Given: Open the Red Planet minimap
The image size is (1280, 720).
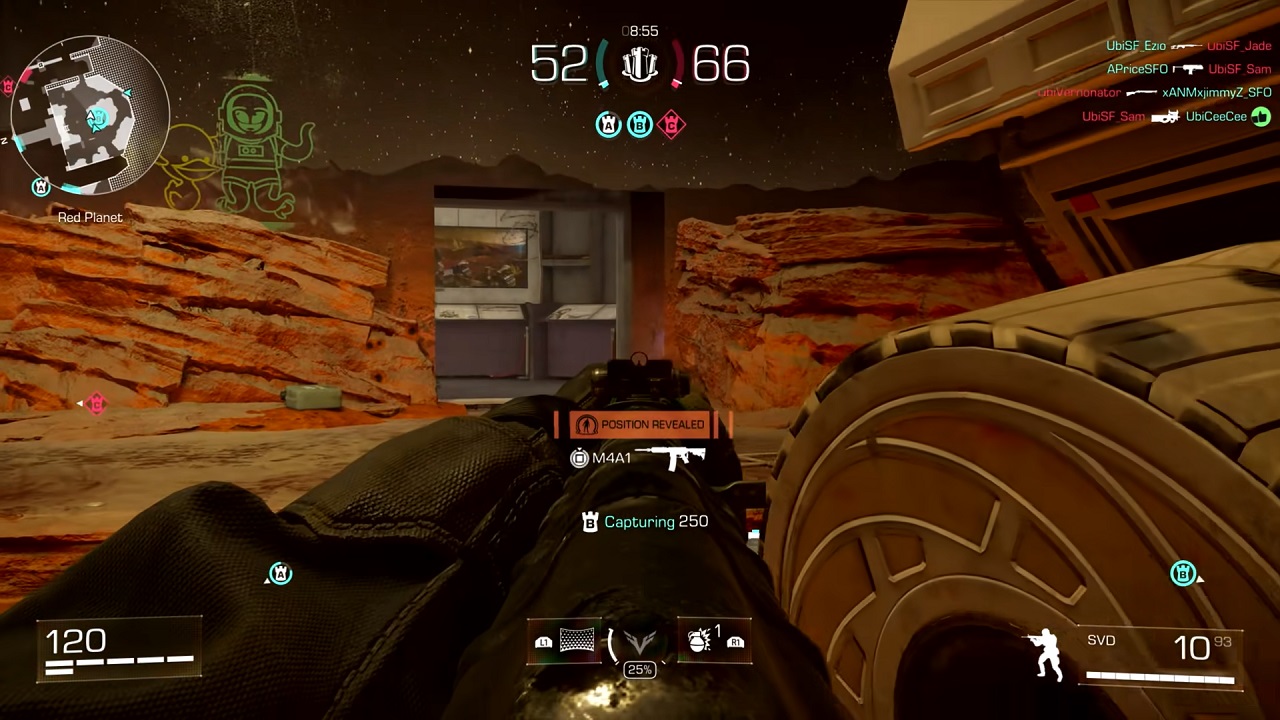Looking at the screenshot, I should click(x=90, y=115).
